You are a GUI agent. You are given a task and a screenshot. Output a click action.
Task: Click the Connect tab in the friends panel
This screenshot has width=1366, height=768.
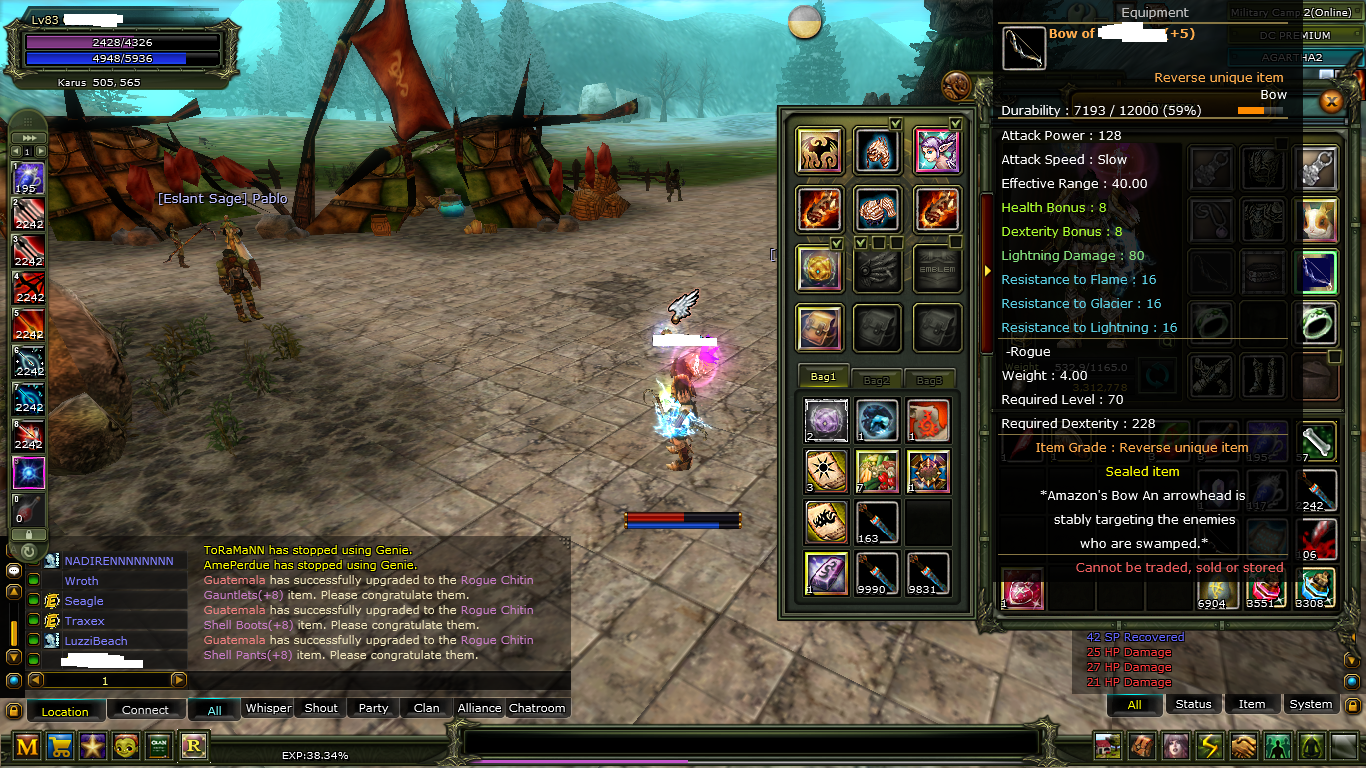(x=145, y=710)
